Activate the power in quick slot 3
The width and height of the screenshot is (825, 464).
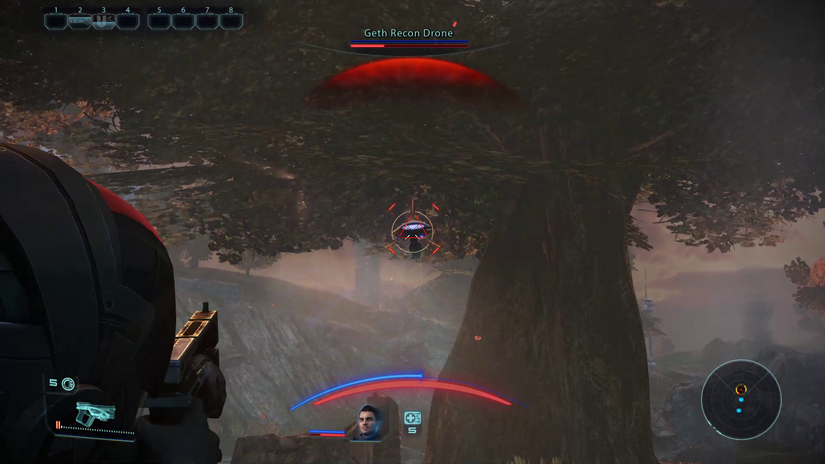(104, 20)
